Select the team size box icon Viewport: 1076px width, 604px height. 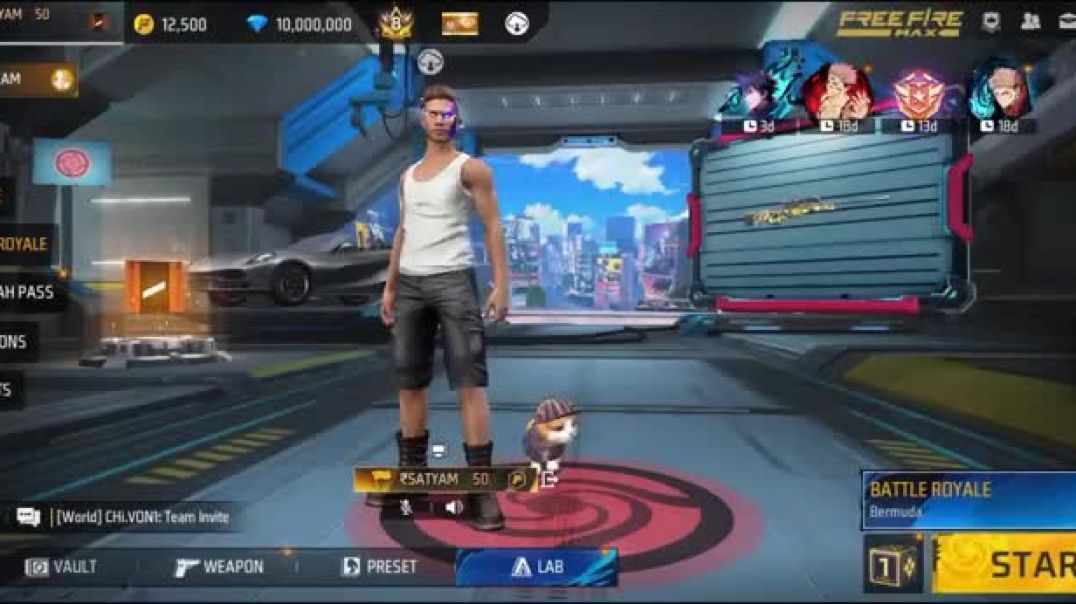tap(892, 564)
